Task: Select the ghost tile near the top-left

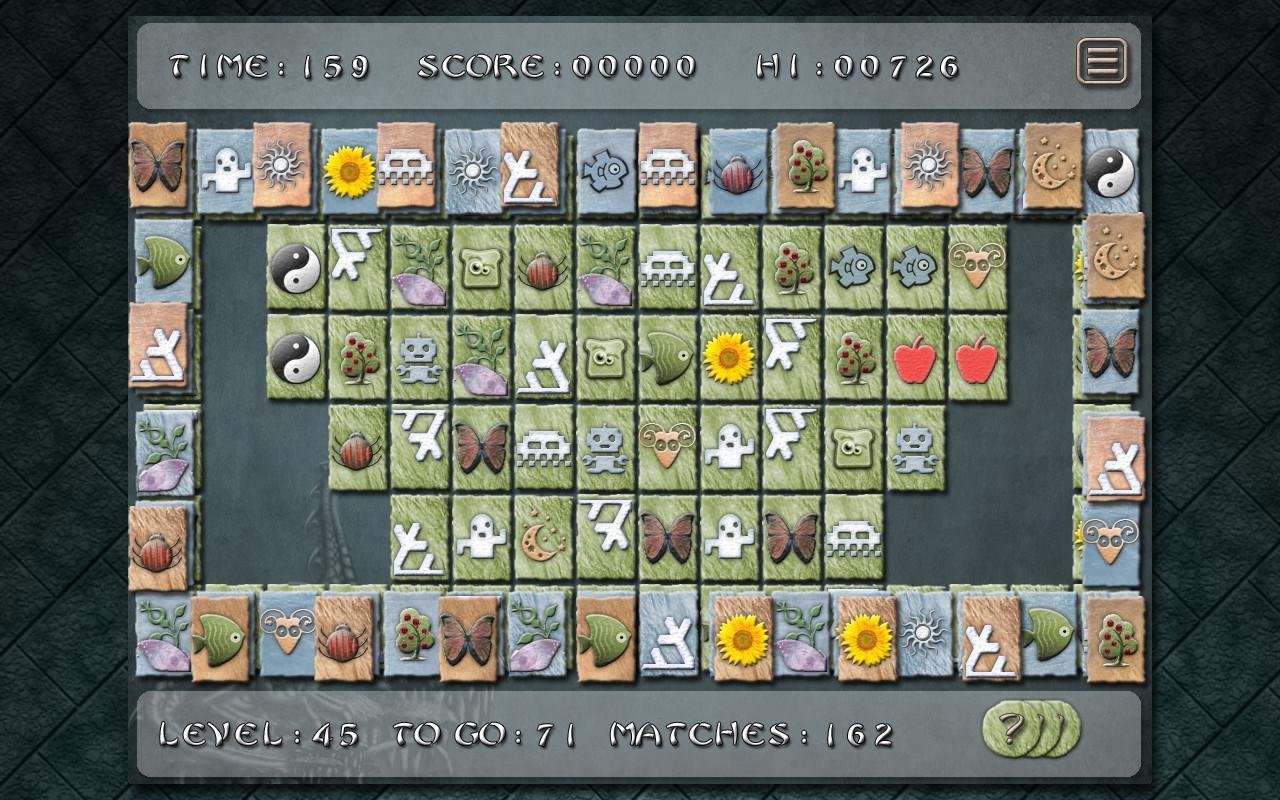Action: tap(224, 170)
